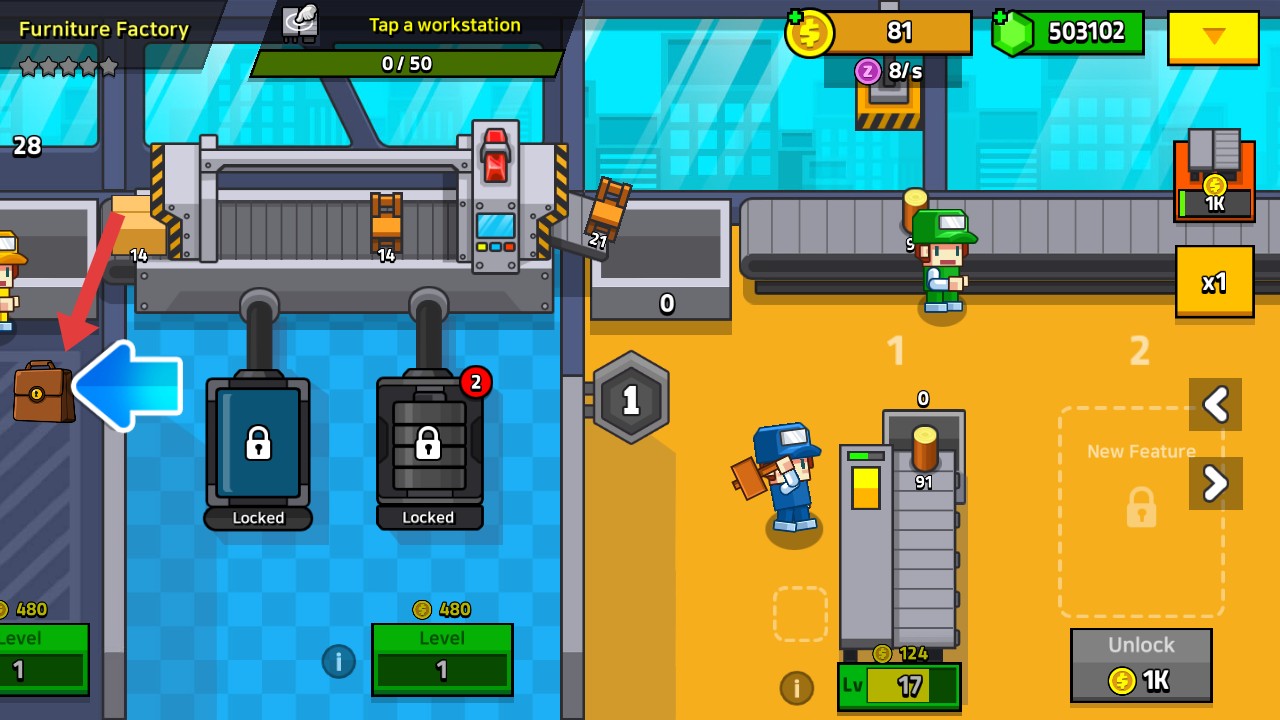Go to the previous area arrow
The width and height of the screenshot is (1280, 720).
pos(1215,404)
